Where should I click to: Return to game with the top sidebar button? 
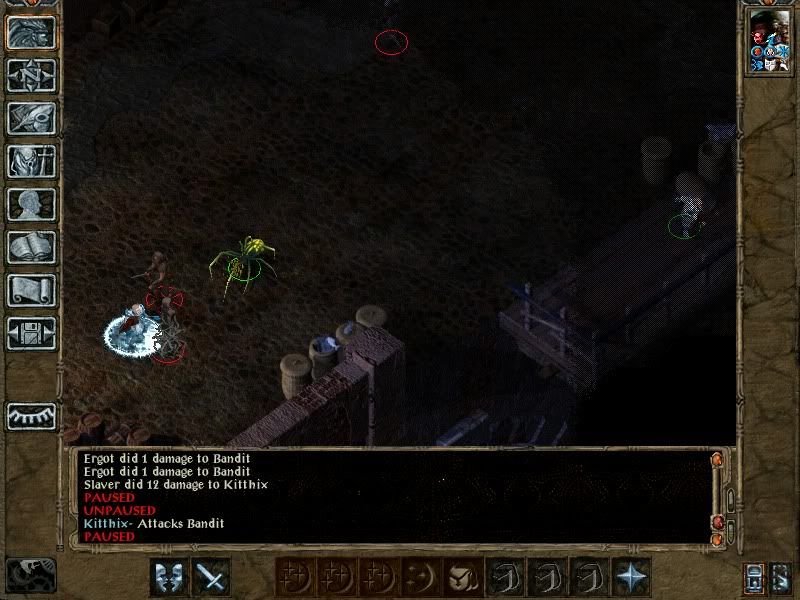click(x=32, y=32)
